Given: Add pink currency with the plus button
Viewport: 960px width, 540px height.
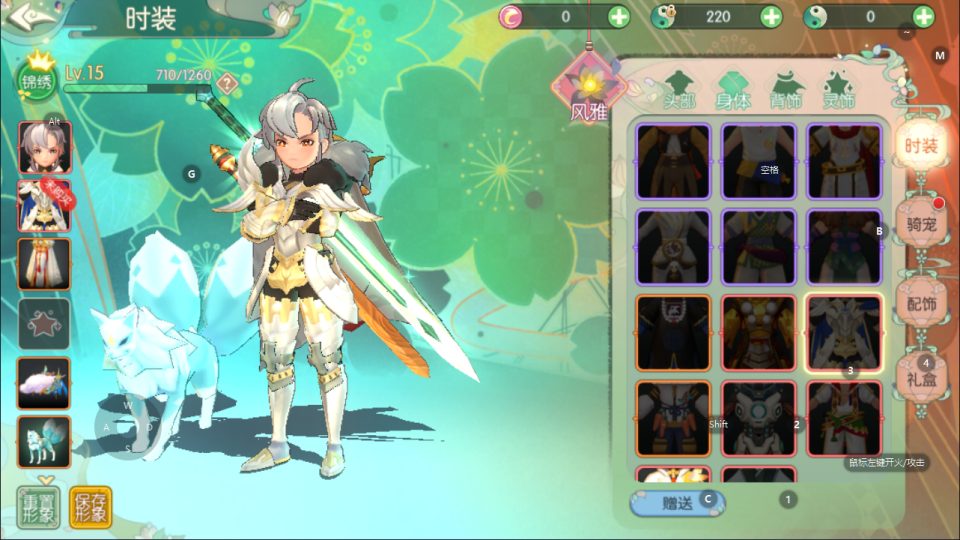Looking at the screenshot, I should pyautogui.click(x=619, y=16).
